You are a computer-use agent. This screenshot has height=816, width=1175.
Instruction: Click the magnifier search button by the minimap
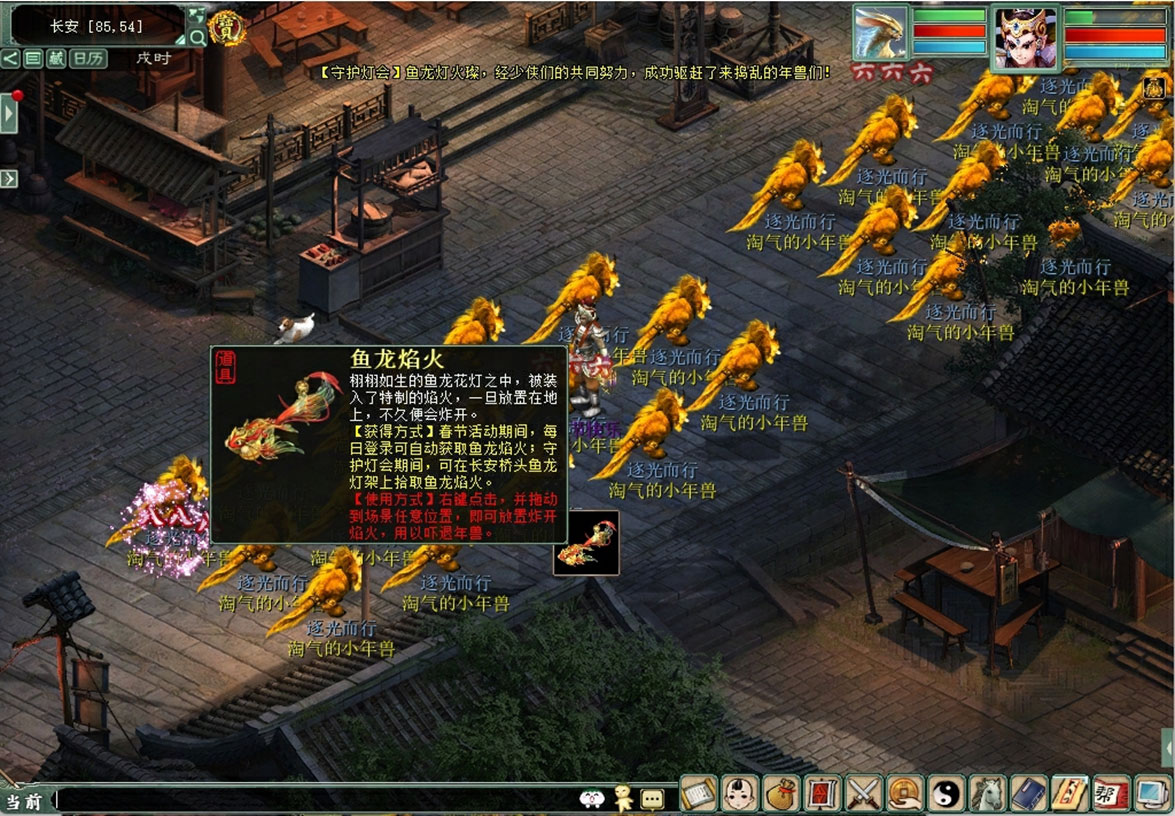[197, 38]
